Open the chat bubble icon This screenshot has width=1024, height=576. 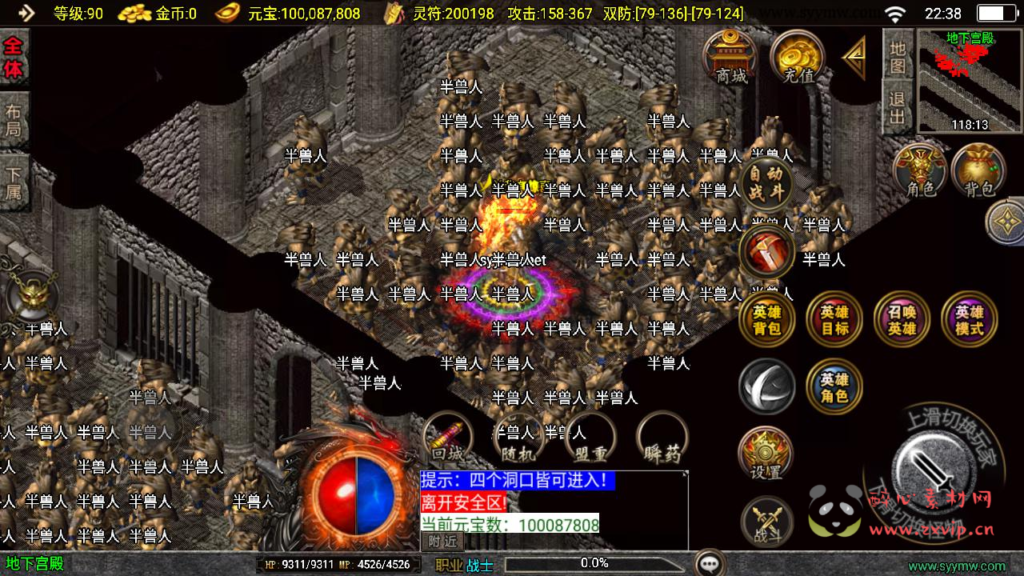711,563
